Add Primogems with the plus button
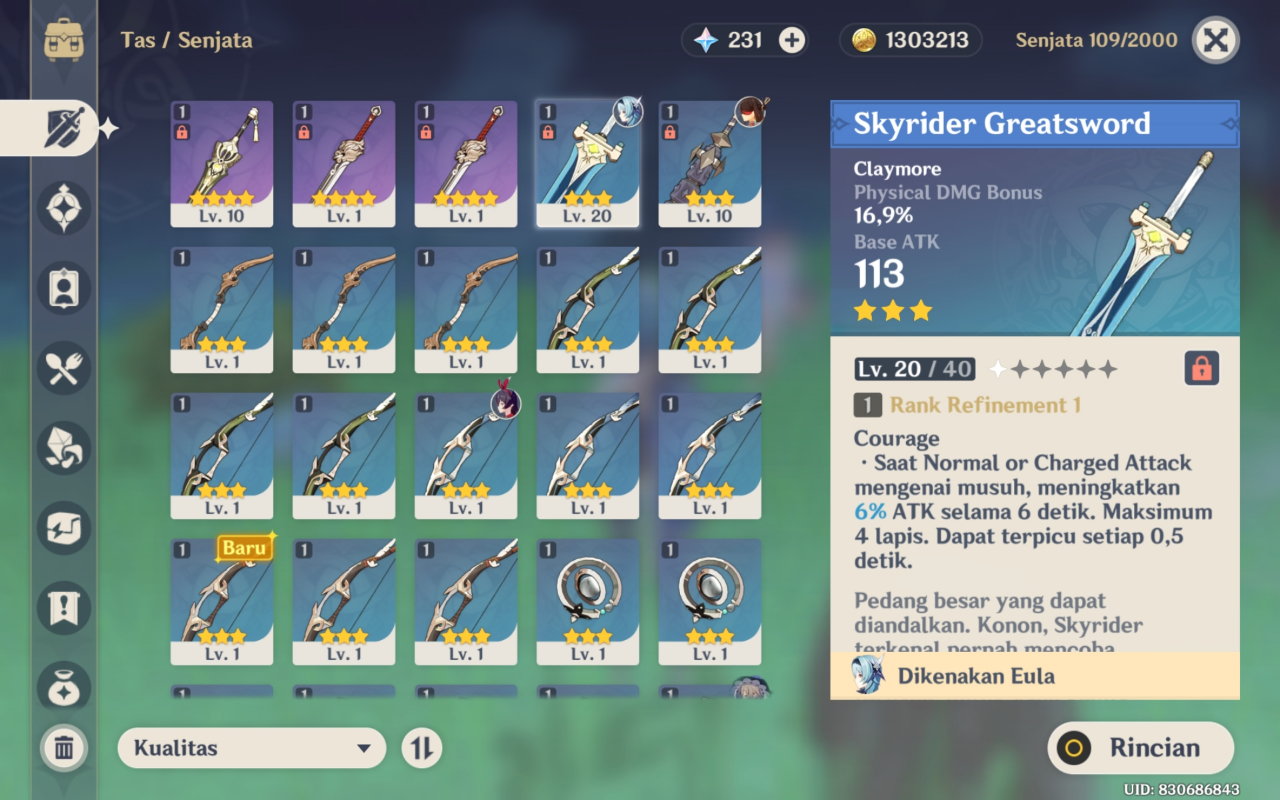Viewport: 1280px width, 800px height. coord(792,40)
